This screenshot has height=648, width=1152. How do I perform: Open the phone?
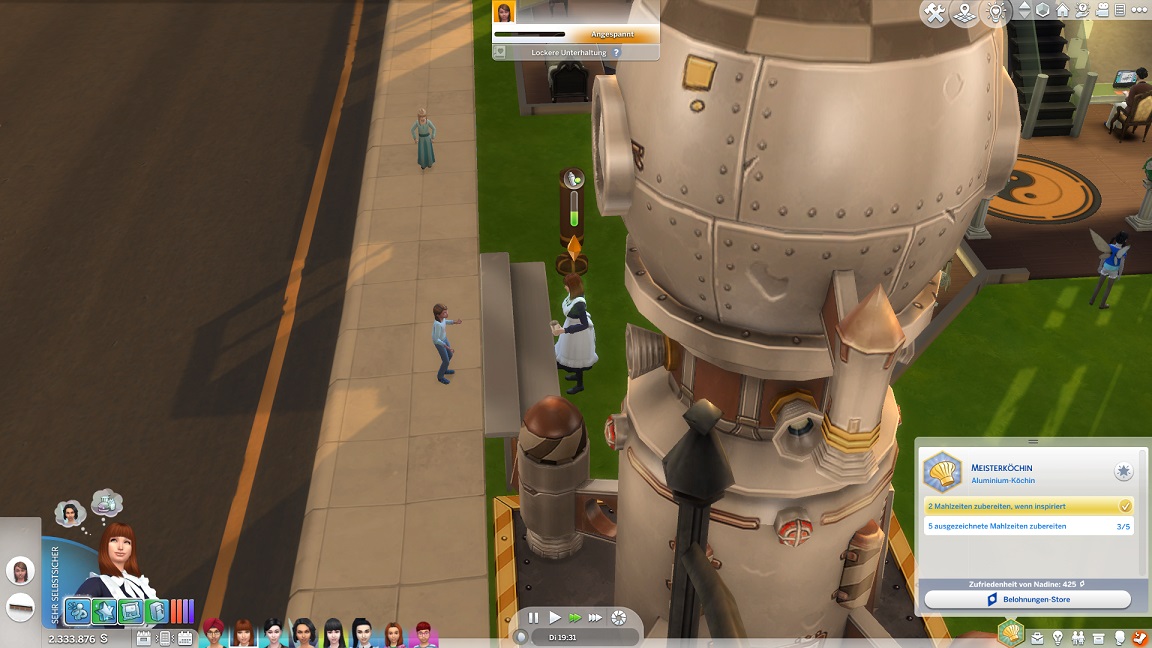tap(166, 638)
